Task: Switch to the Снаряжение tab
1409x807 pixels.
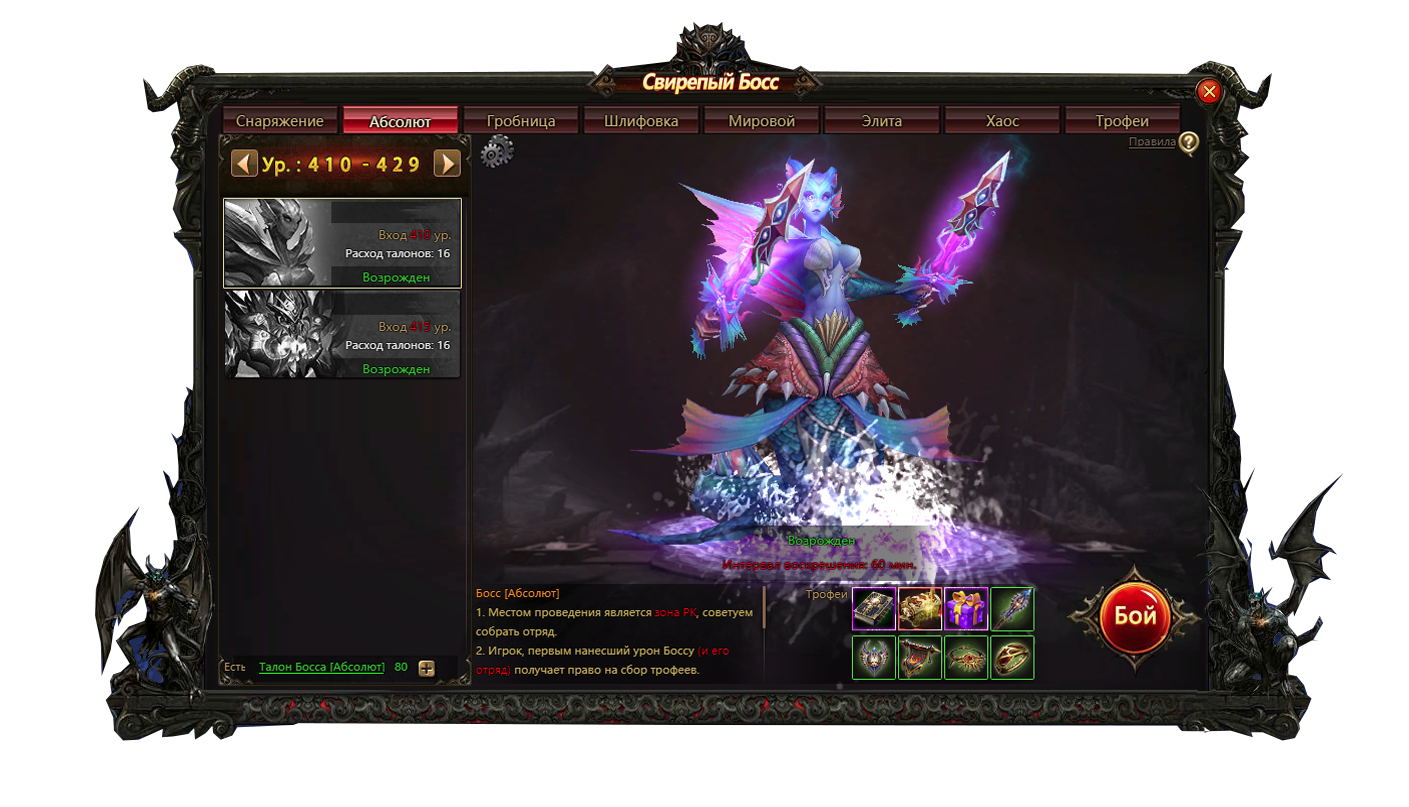Action: (x=280, y=121)
